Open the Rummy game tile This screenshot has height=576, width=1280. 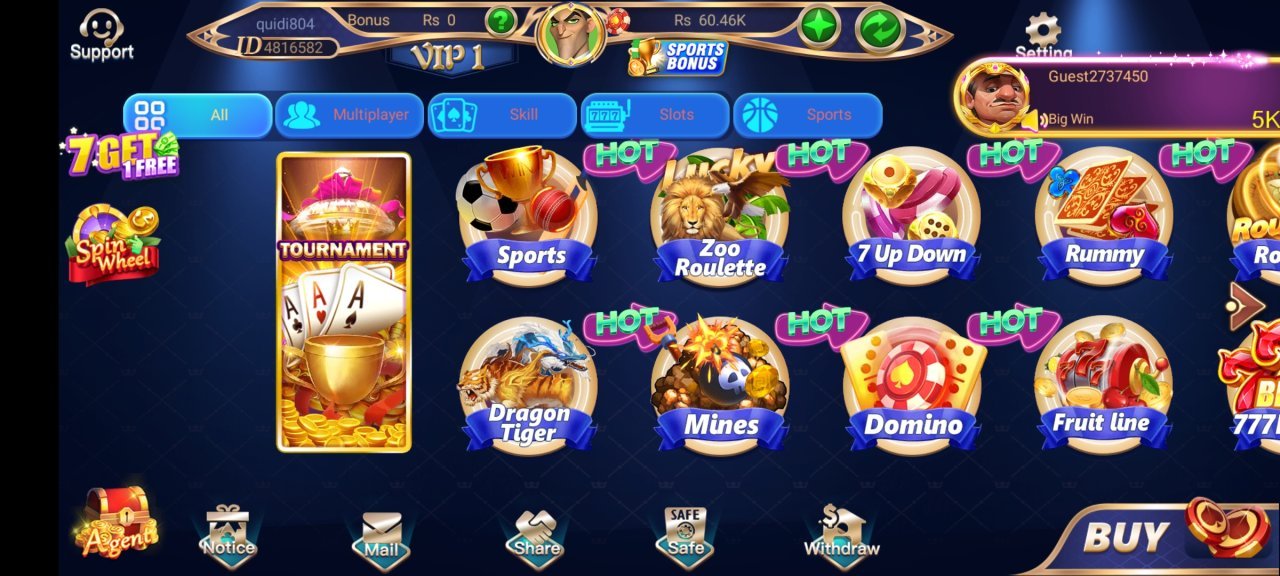point(1104,217)
